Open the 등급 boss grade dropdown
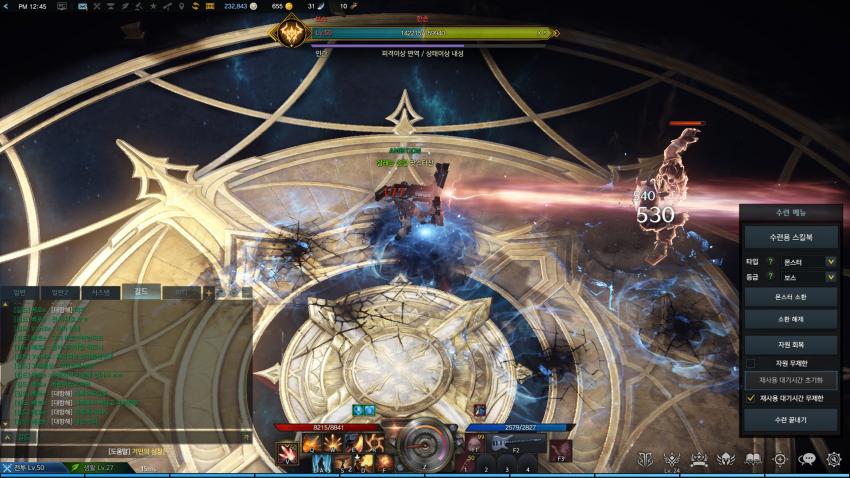 pyautogui.click(x=830, y=277)
